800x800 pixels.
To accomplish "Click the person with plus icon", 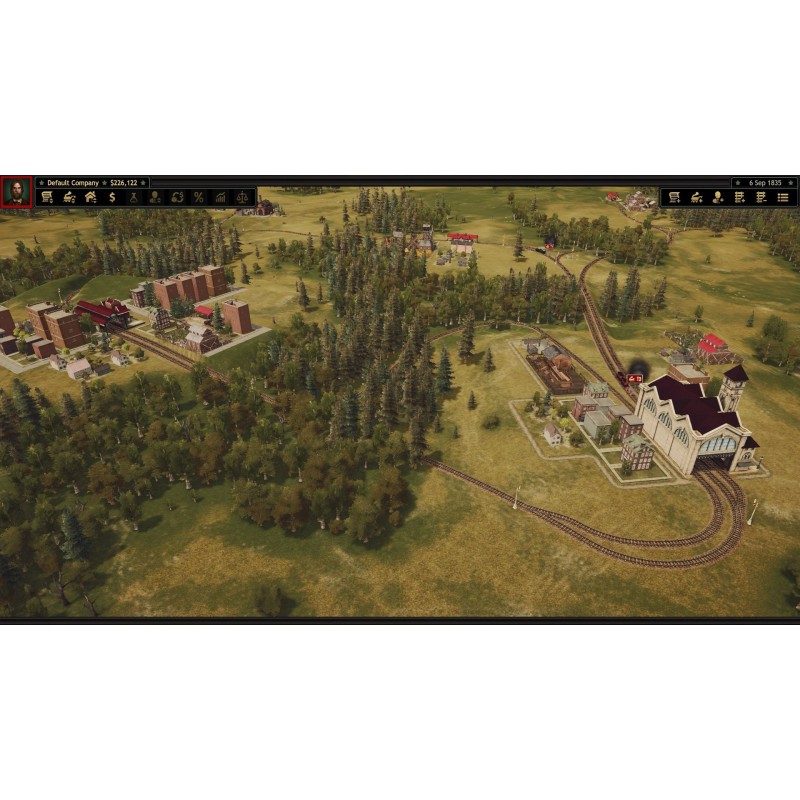I will (x=718, y=198).
